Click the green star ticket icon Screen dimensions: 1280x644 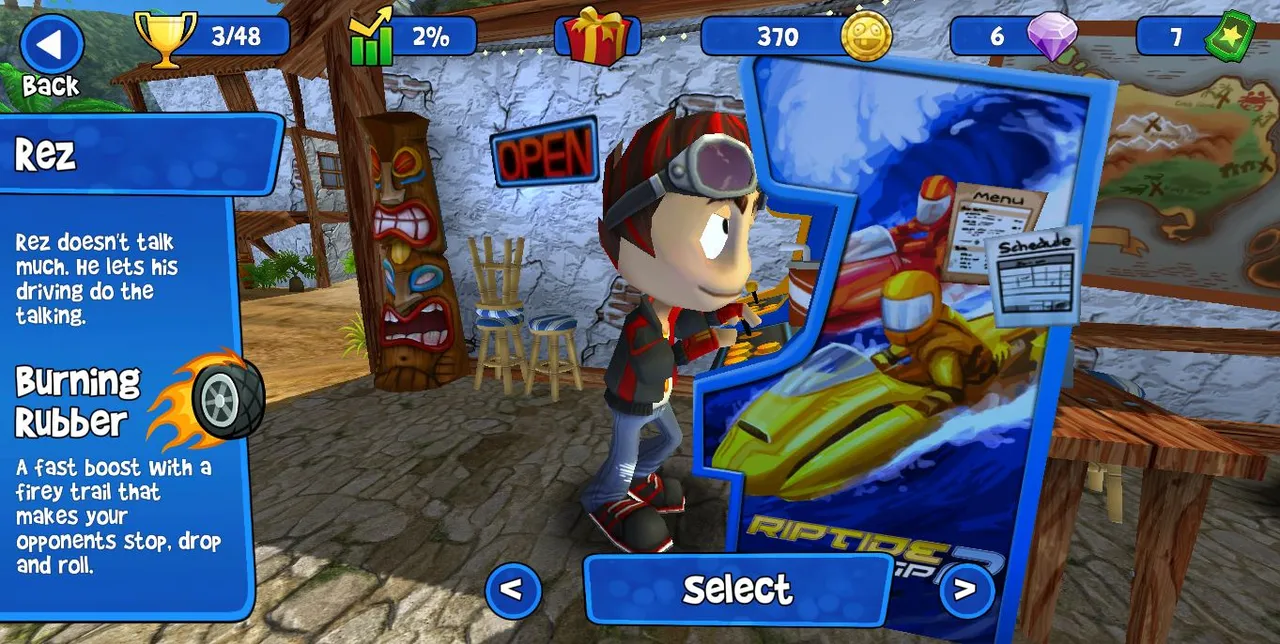click(1229, 37)
